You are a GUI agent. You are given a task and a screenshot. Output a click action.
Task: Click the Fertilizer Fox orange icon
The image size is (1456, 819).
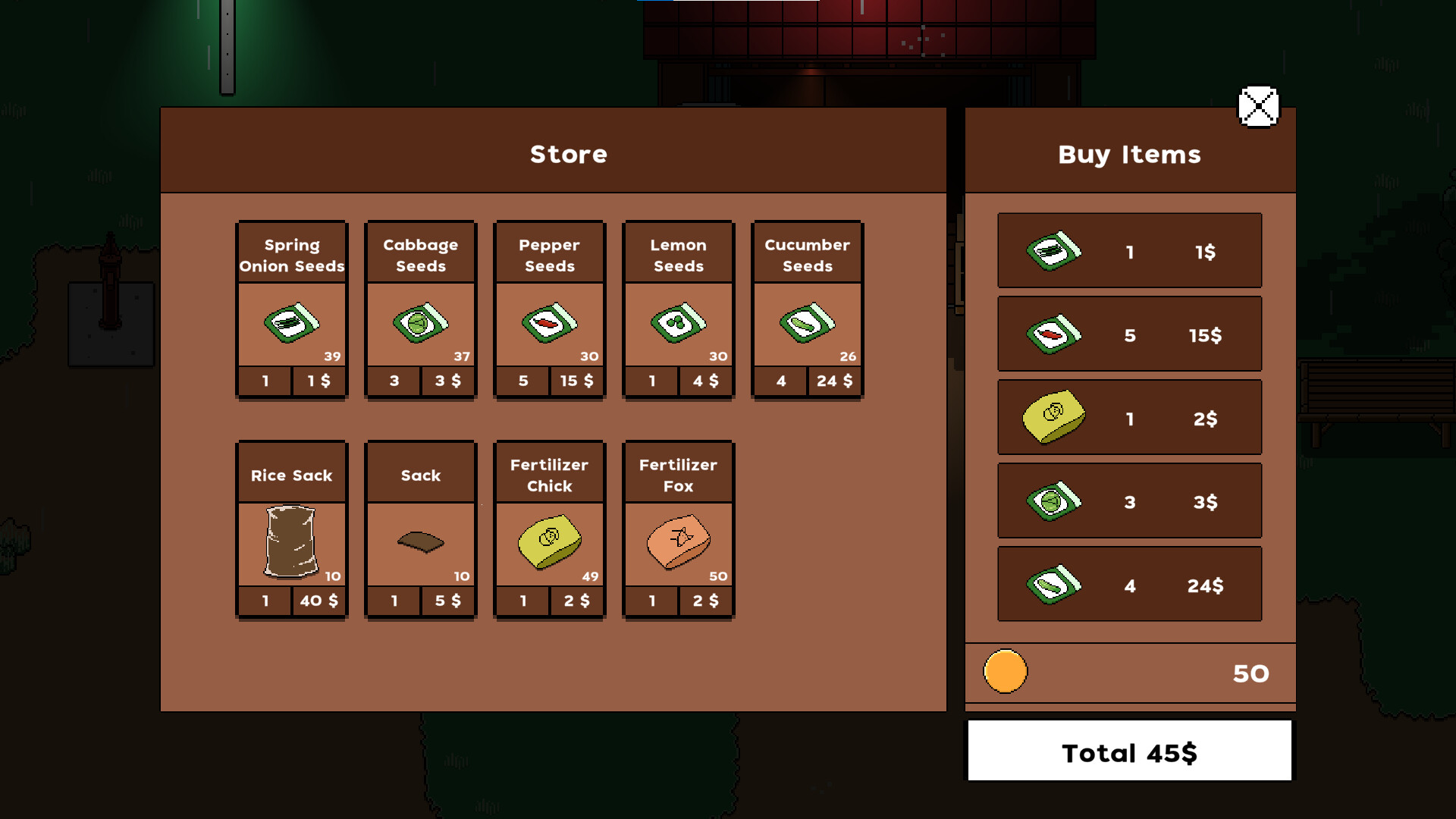click(678, 542)
